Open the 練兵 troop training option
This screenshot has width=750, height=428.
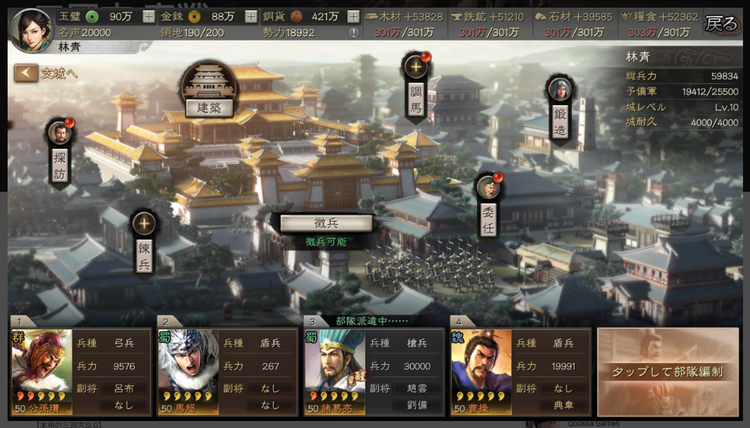(144, 240)
